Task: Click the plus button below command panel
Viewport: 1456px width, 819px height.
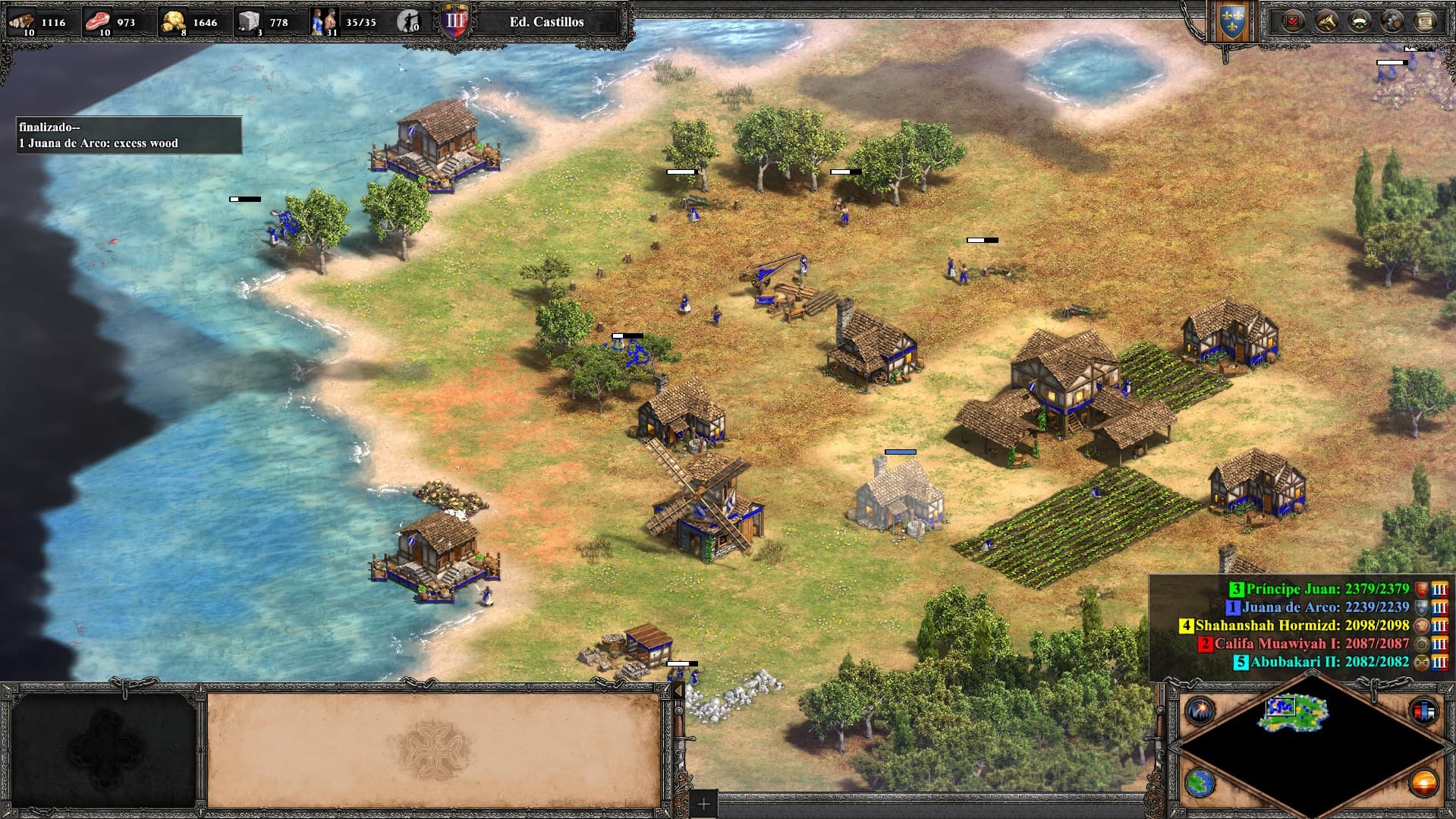Action: pyautogui.click(x=703, y=804)
